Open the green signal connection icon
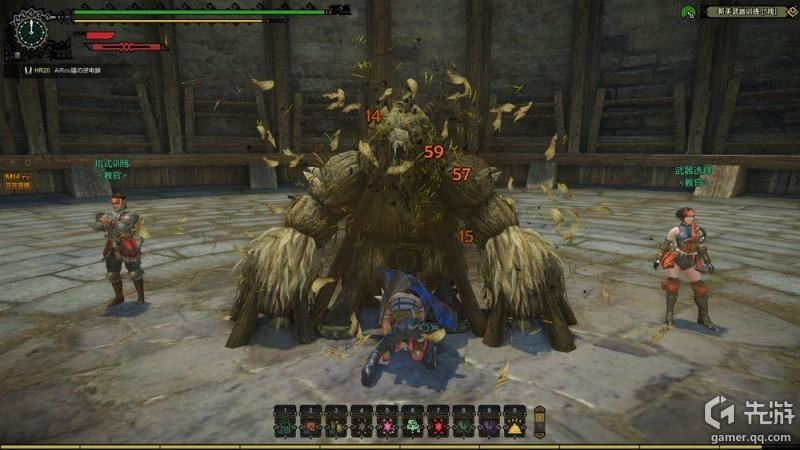This screenshot has width=800, height=450. (x=688, y=12)
